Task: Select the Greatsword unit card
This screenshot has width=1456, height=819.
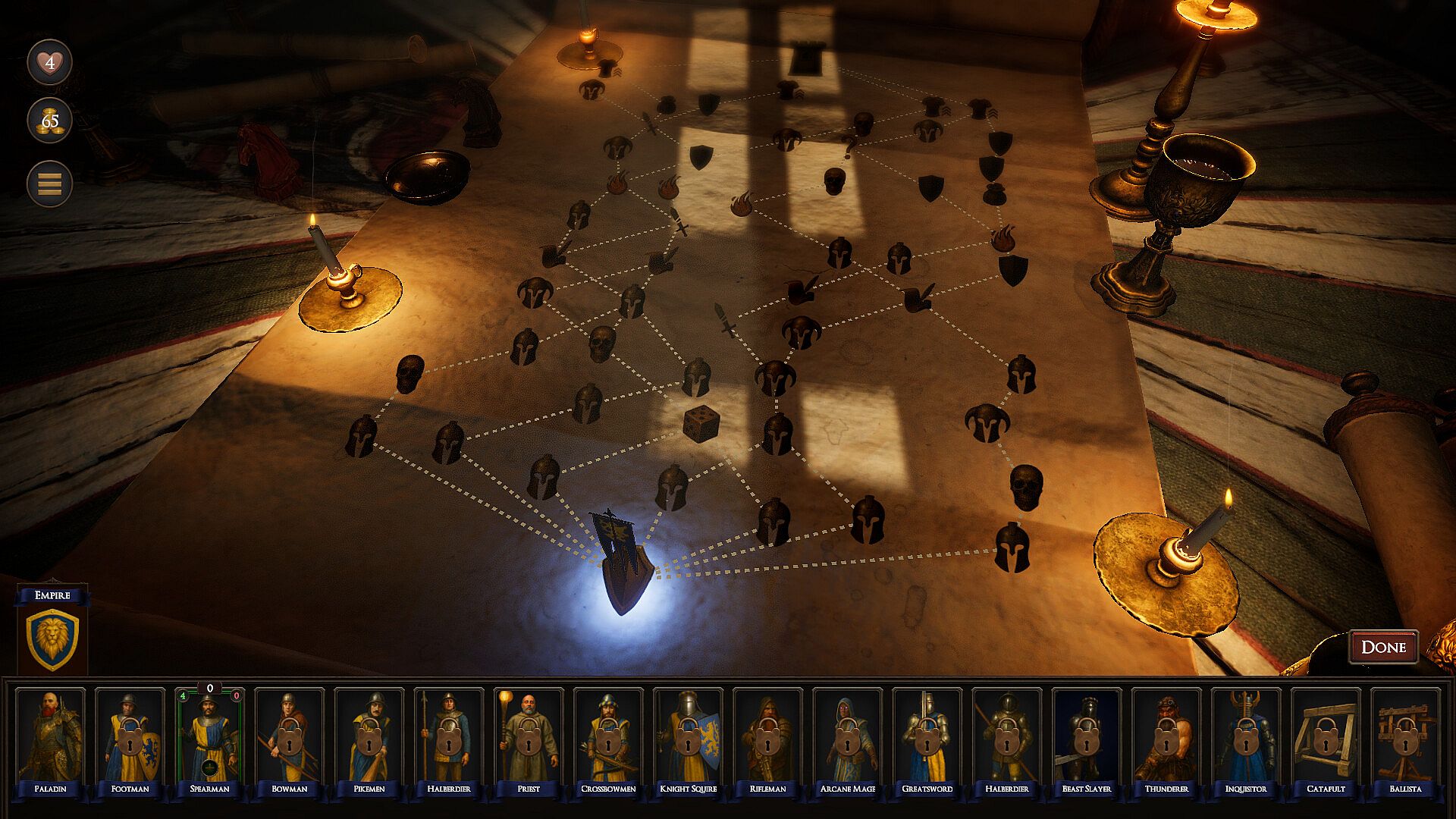Action: tap(927, 739)
